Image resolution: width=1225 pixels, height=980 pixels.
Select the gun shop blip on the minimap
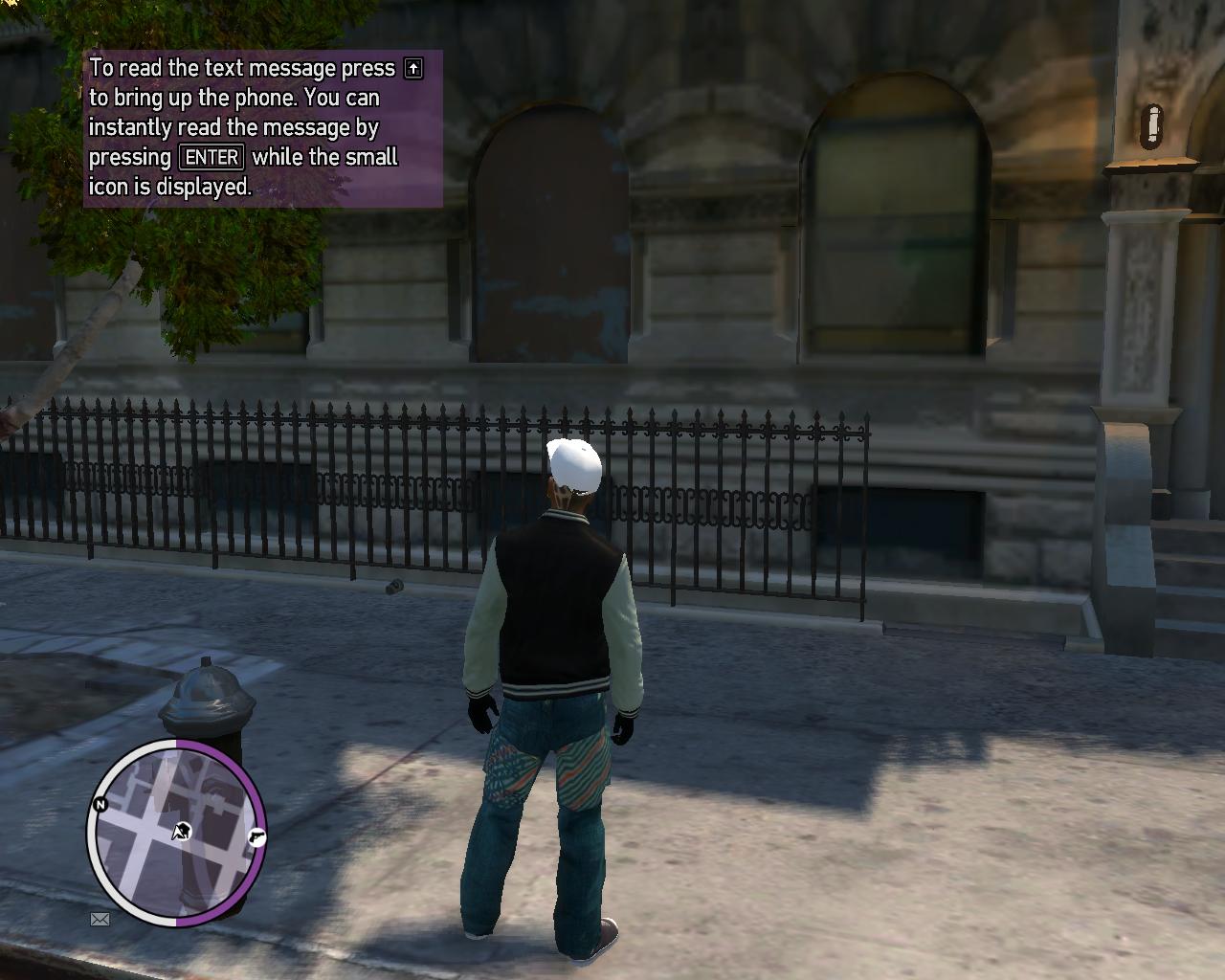(256, 836)
